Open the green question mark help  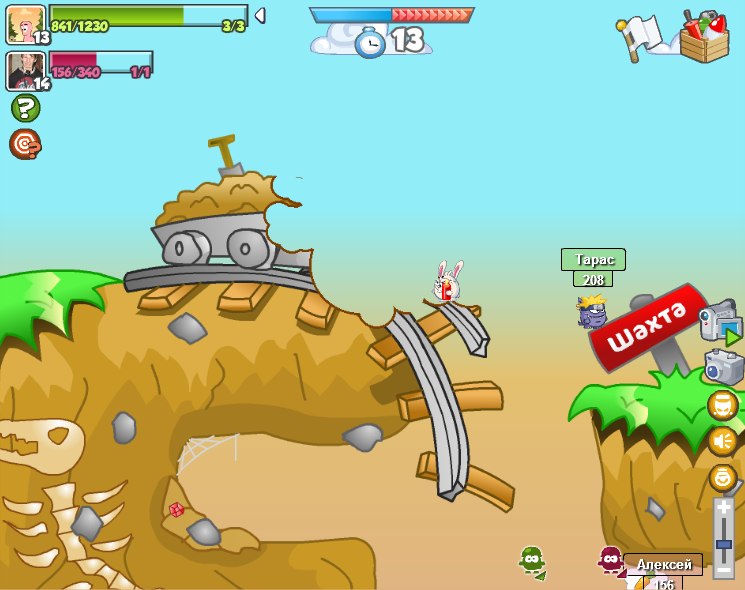[x=25, y=108]
